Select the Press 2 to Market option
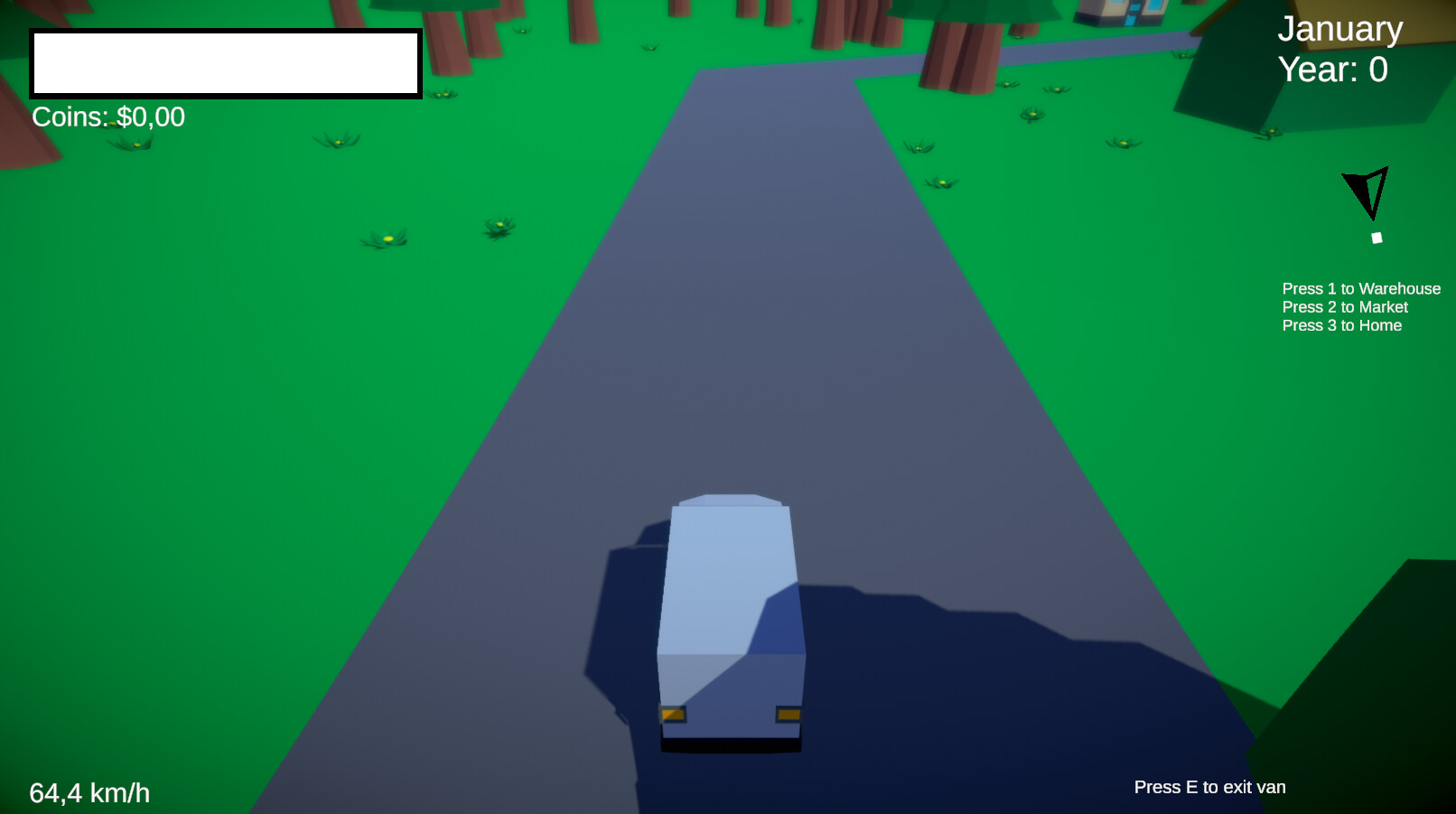This screenshot has height=814, width=1456. 1344,307
